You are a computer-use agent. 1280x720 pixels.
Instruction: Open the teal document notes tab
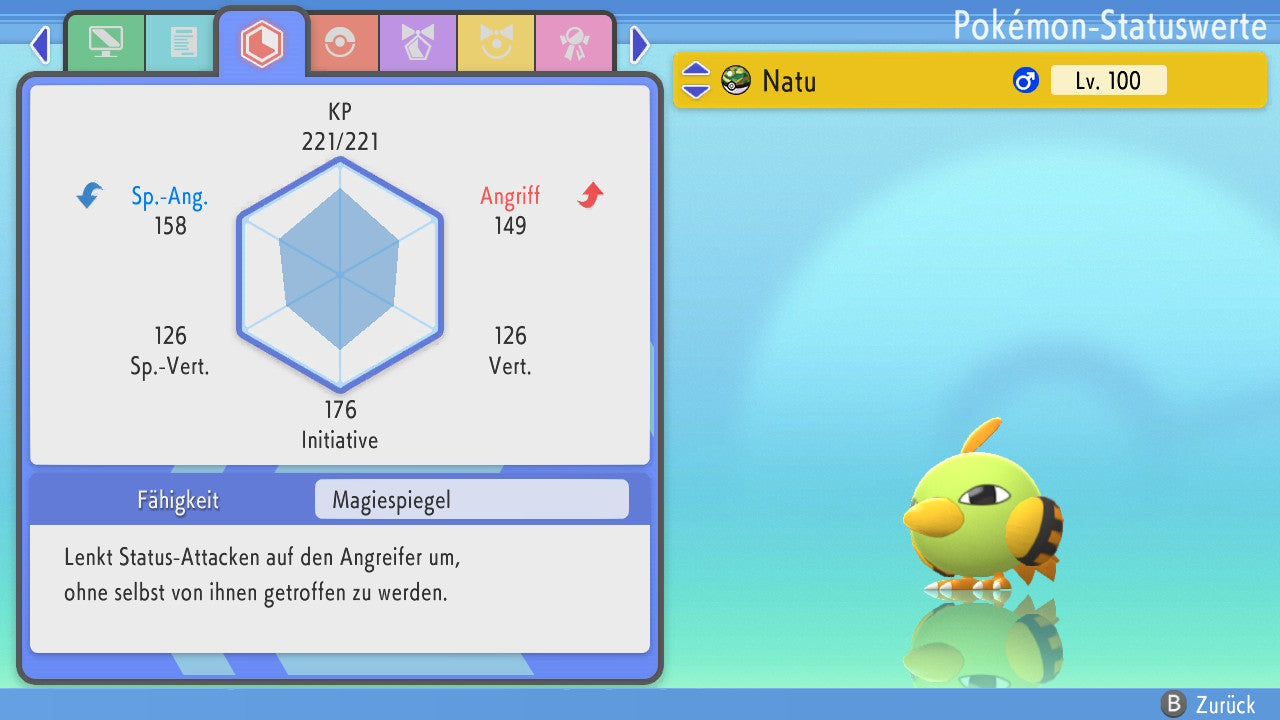point(183,43)
